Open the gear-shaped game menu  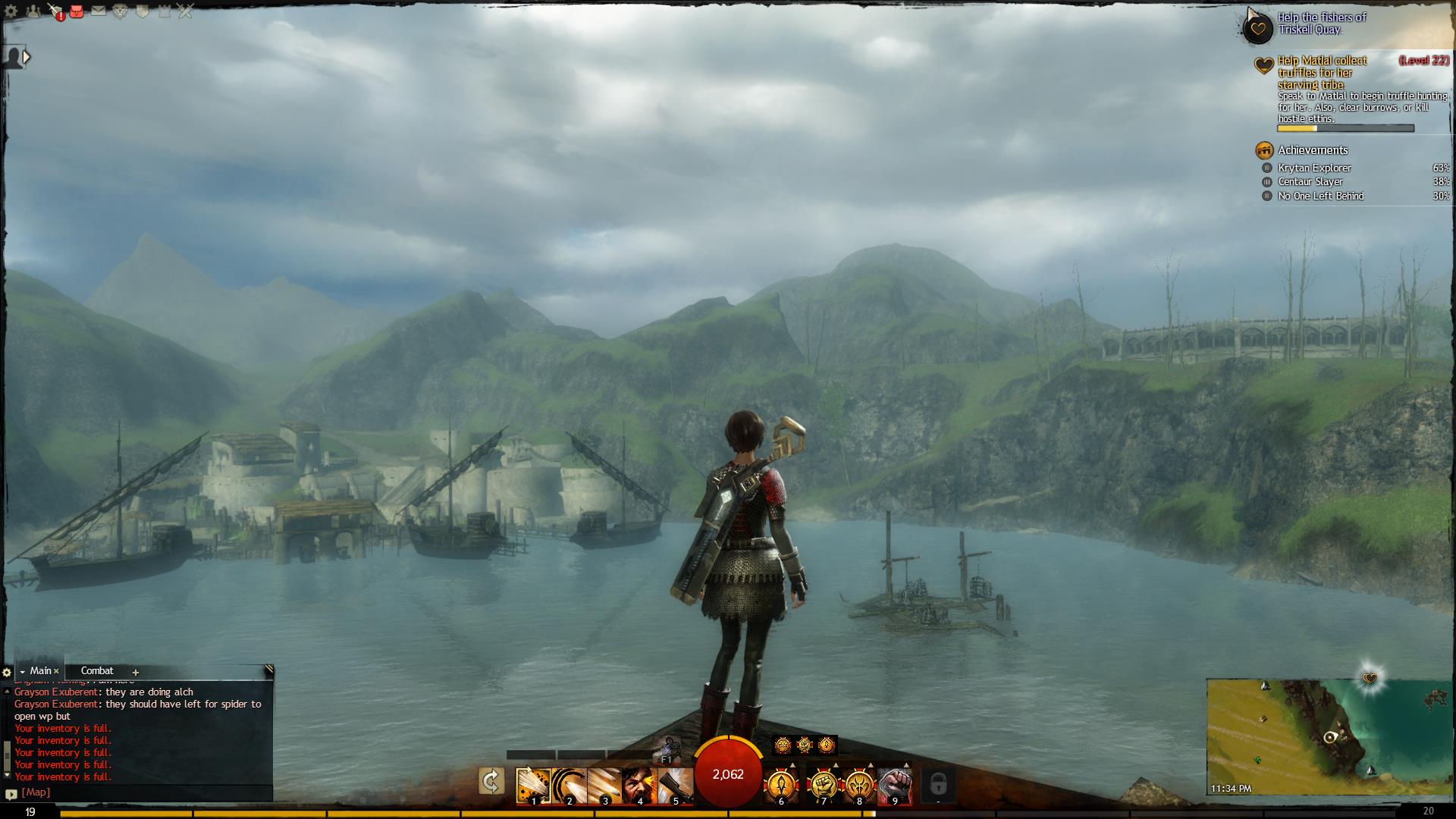(x=11, y=11)
